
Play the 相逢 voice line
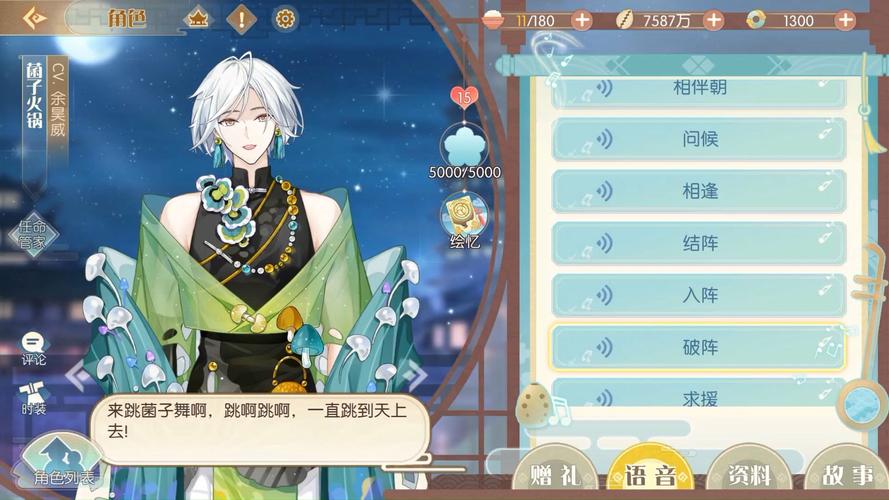point(698,191)
